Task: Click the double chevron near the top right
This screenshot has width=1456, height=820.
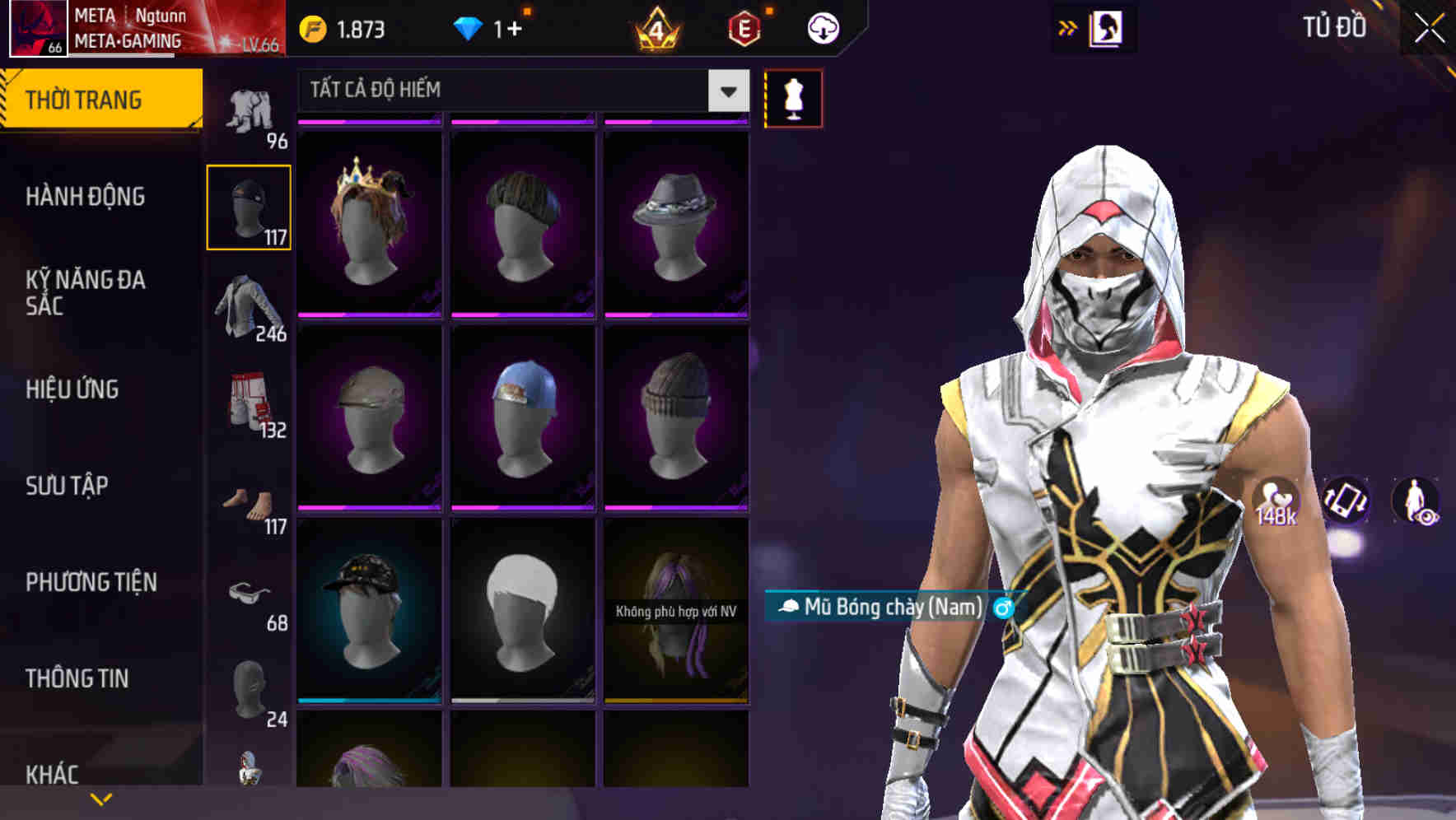Action: click(x=1067, y=27)
